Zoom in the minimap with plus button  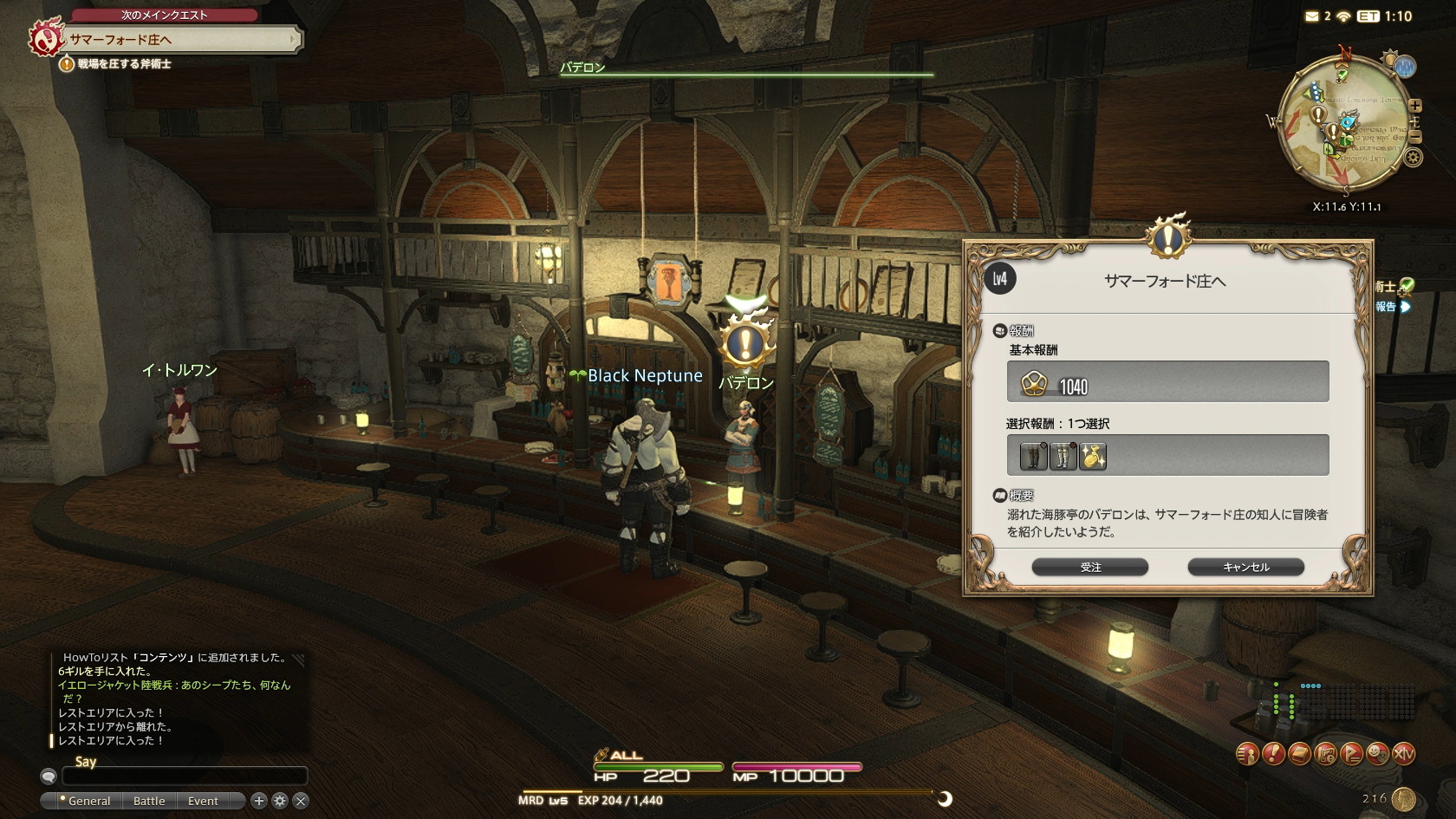[x=1415, y=106]
